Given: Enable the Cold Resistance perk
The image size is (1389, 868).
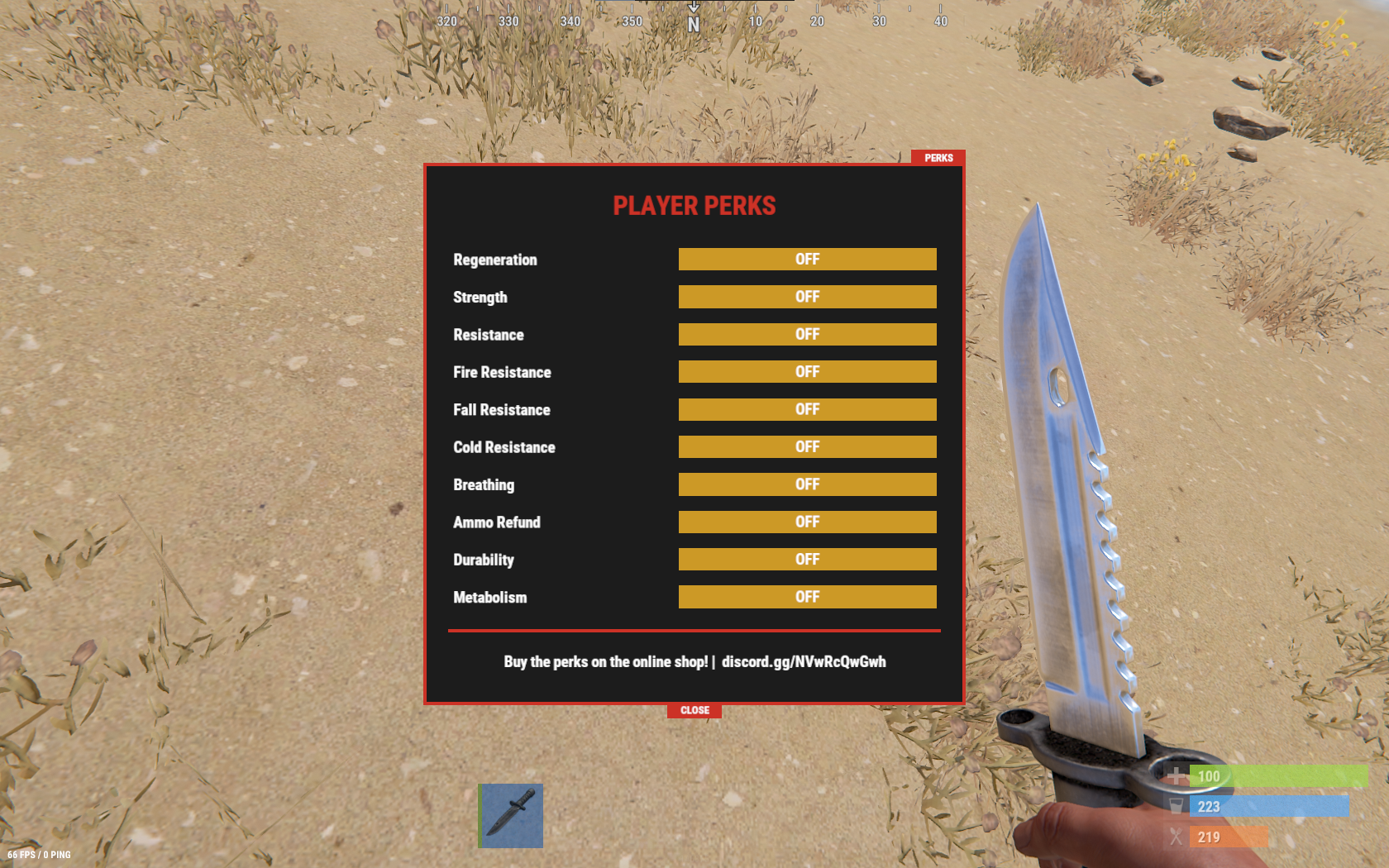Looking at the screenshot, I should click(x=807, y=446).
